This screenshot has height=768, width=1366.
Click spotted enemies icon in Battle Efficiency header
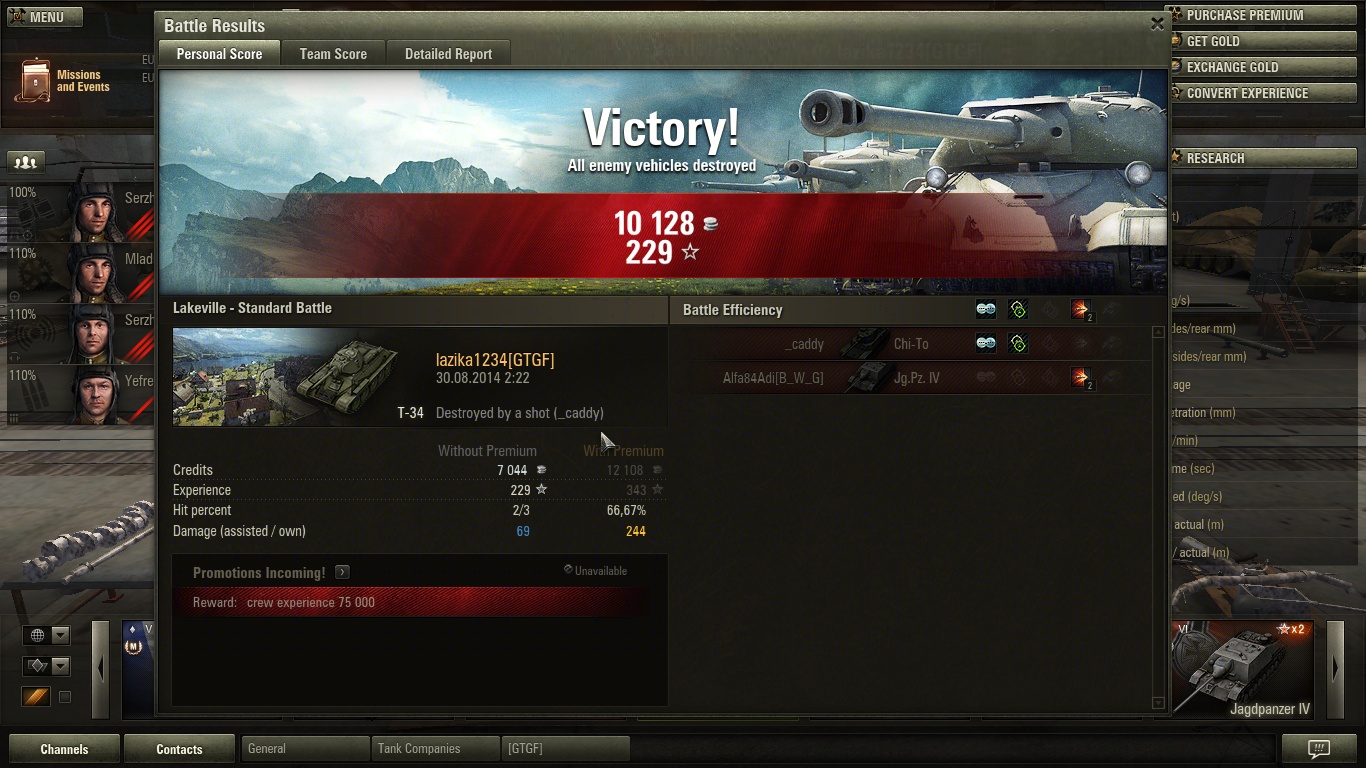click(x=985, y=309)
